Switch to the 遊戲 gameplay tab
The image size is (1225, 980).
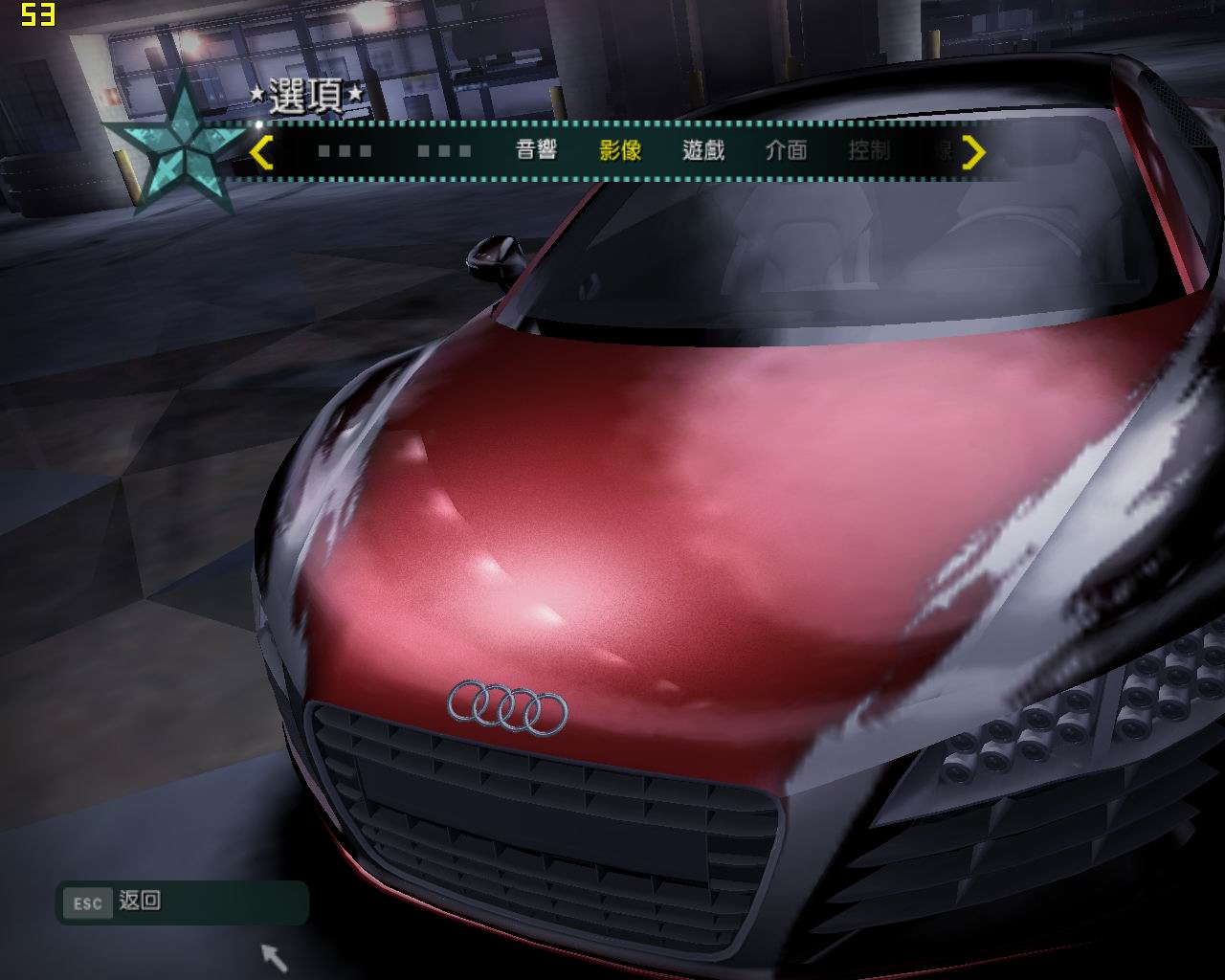[703, 150]
